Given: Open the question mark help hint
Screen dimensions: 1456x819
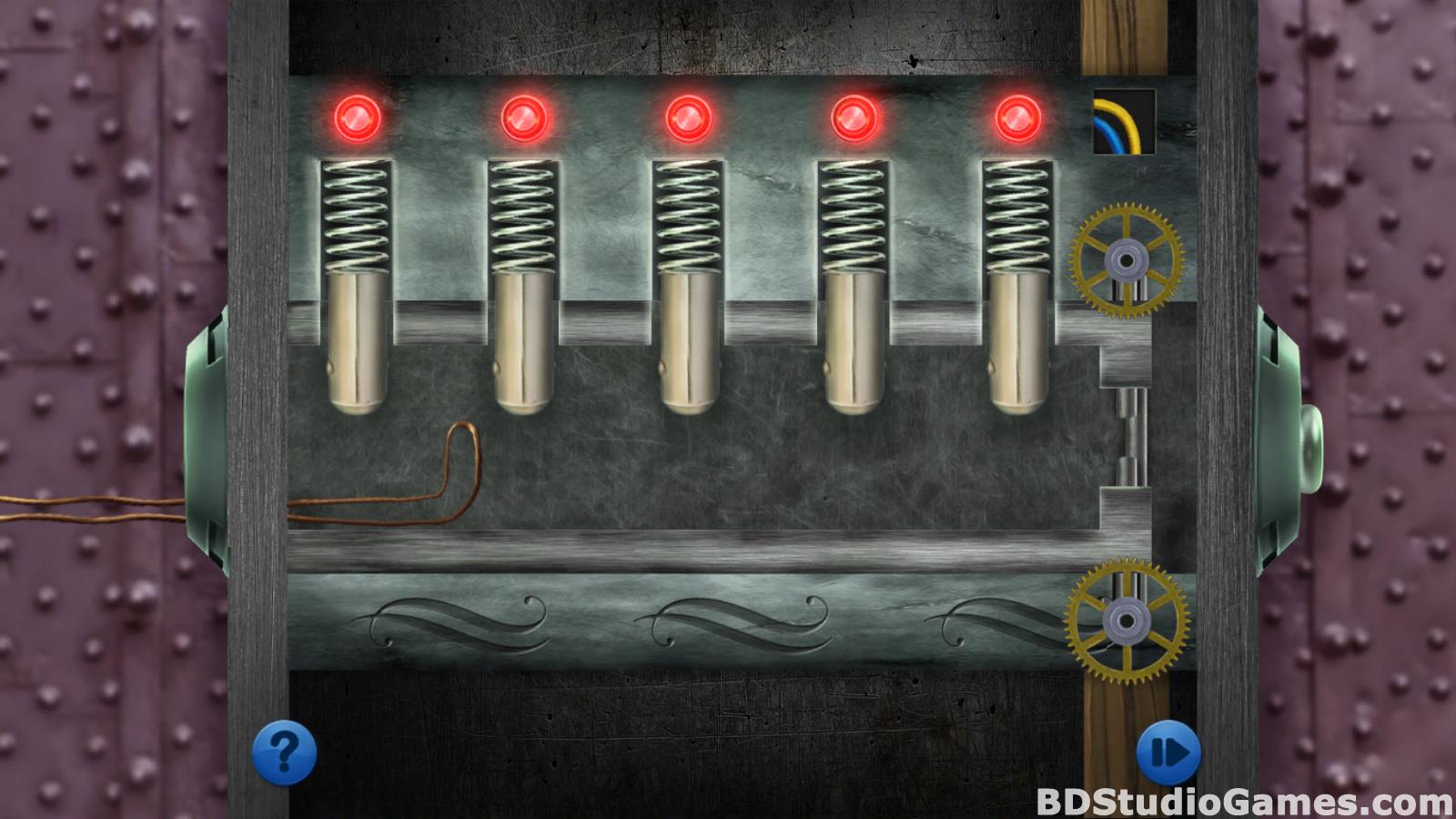Looking at the screenshot, I should coord(284,753).
